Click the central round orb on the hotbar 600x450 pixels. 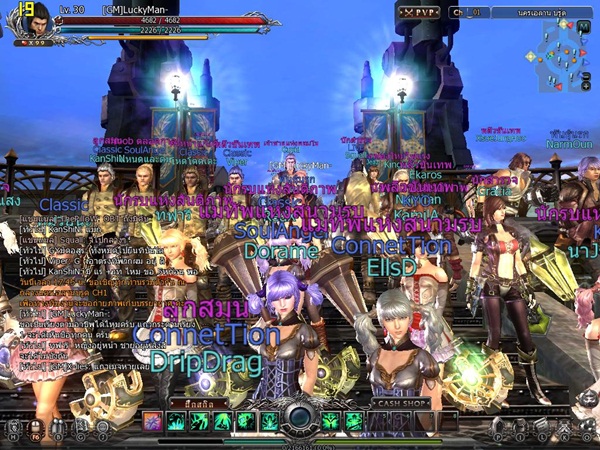300,418
